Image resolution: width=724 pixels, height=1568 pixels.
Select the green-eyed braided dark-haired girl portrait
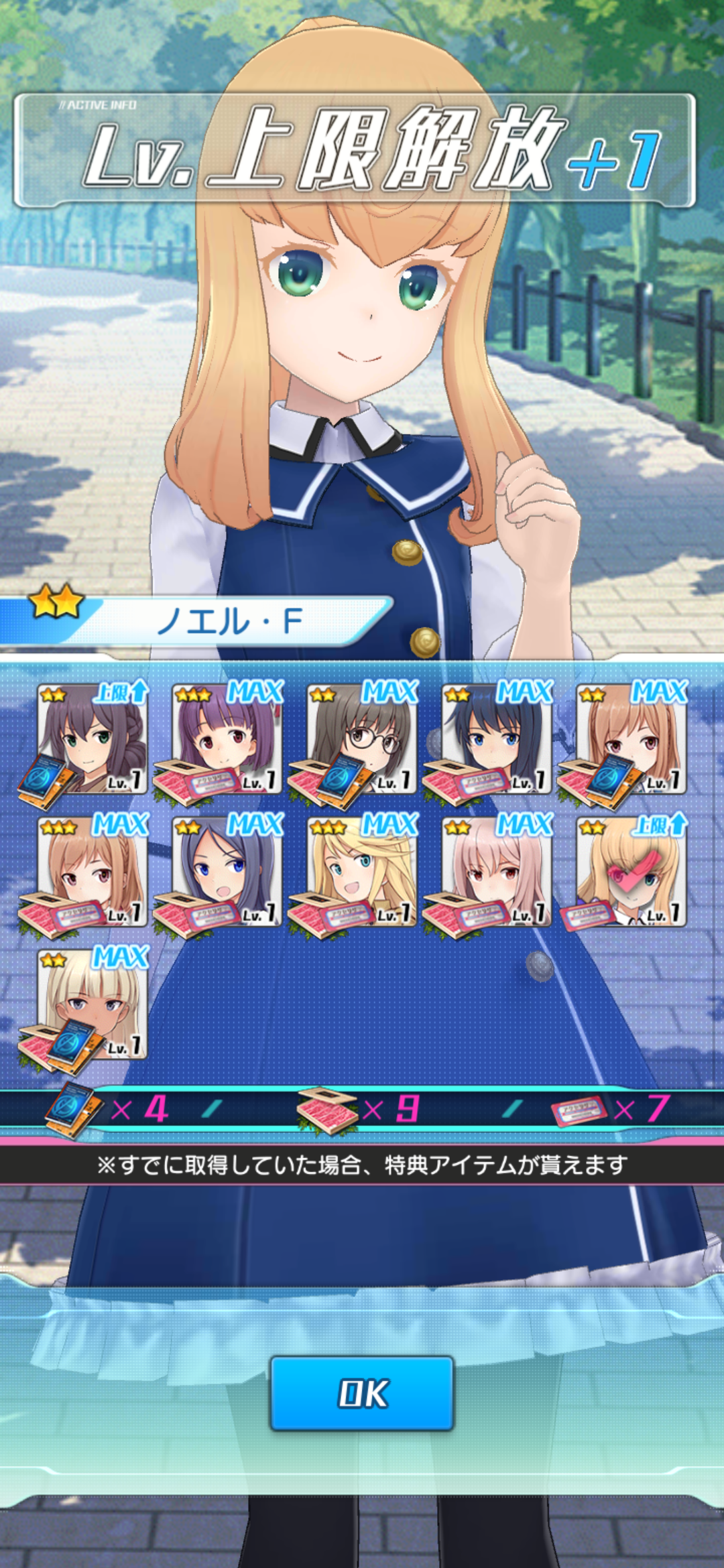(x=92, y=739)
